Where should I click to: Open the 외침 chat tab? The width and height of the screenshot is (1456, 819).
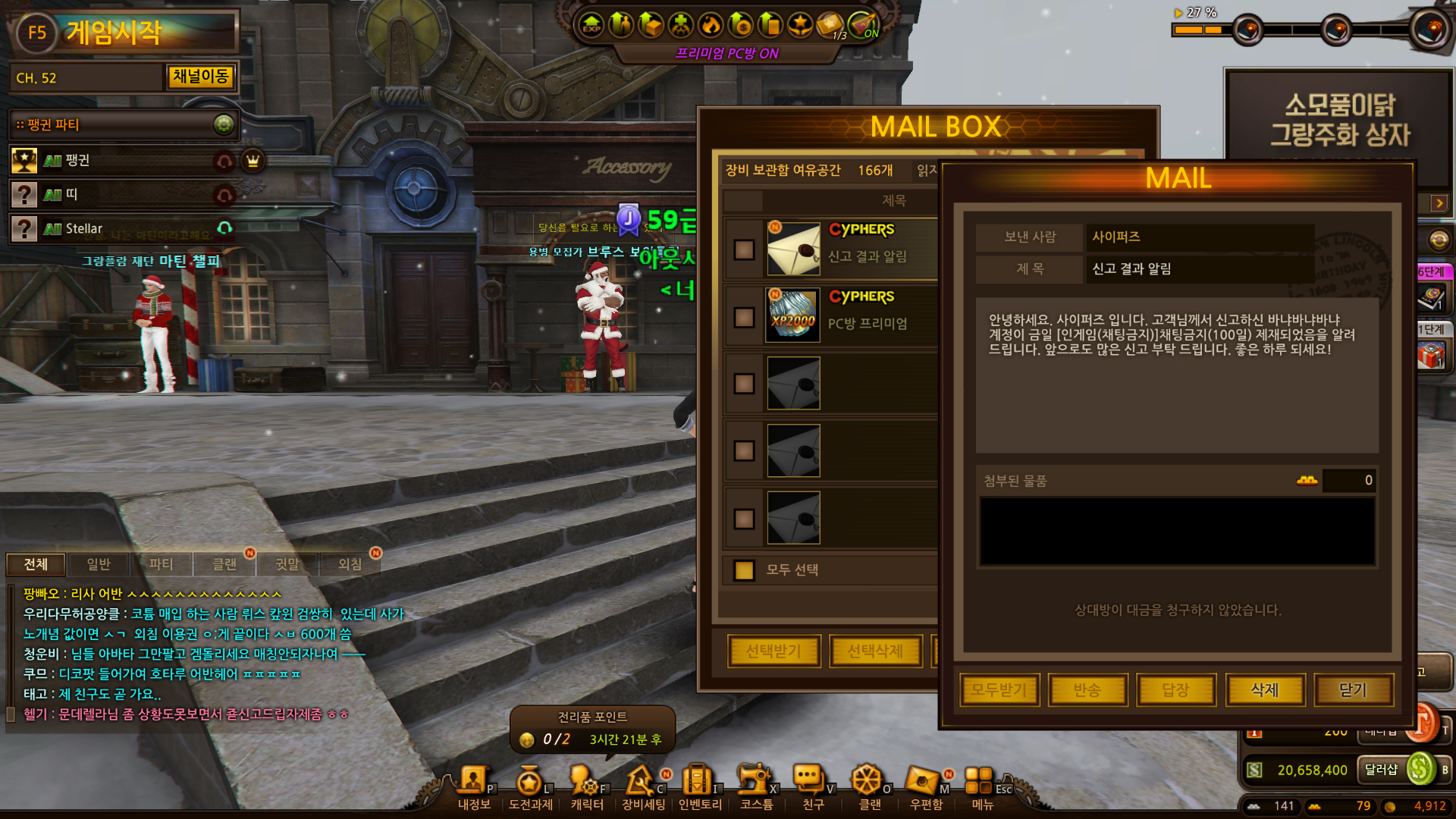(x=350, y=564)
